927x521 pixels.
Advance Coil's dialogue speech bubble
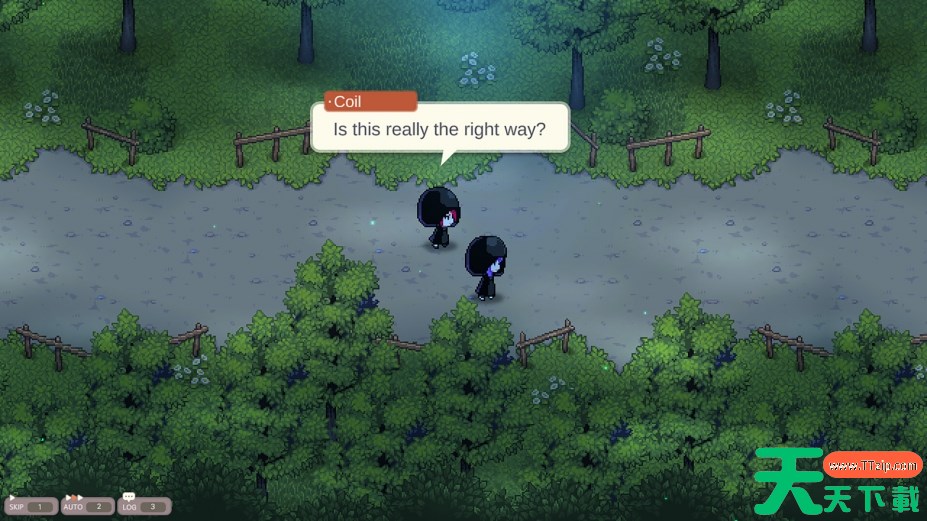tap(440, 129)
